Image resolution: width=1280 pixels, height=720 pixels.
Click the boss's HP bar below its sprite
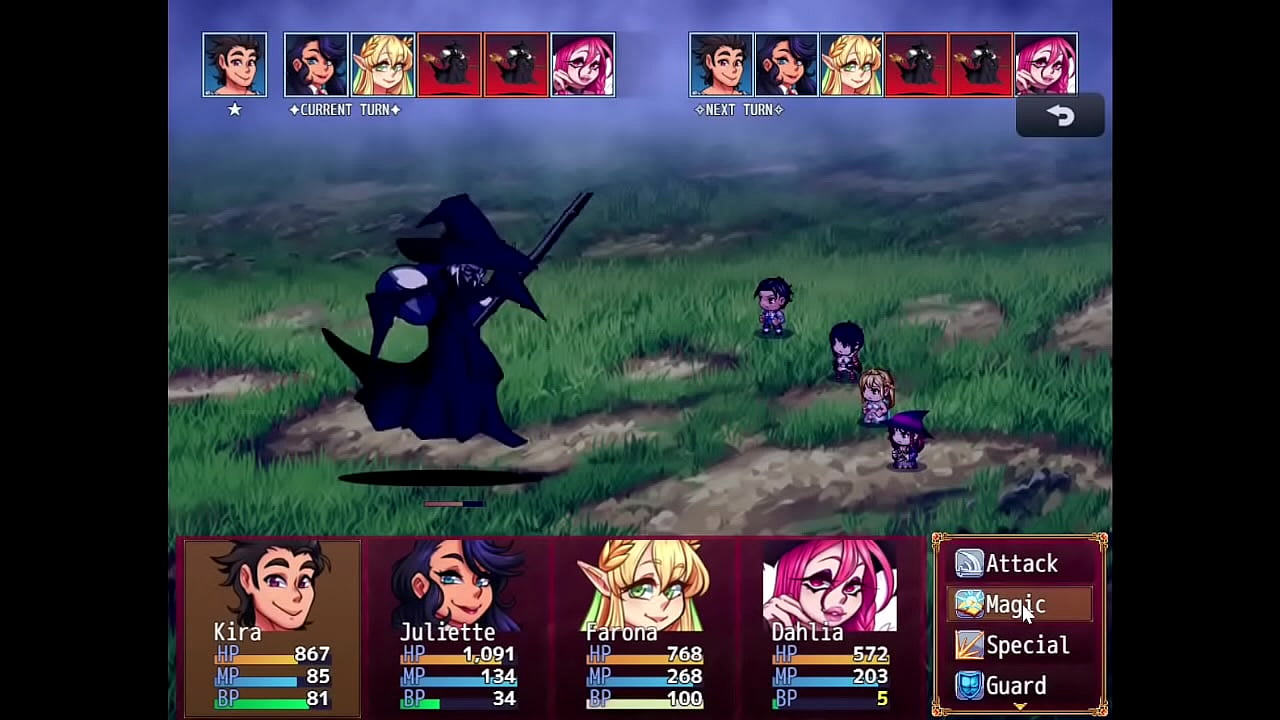(455, 503)
